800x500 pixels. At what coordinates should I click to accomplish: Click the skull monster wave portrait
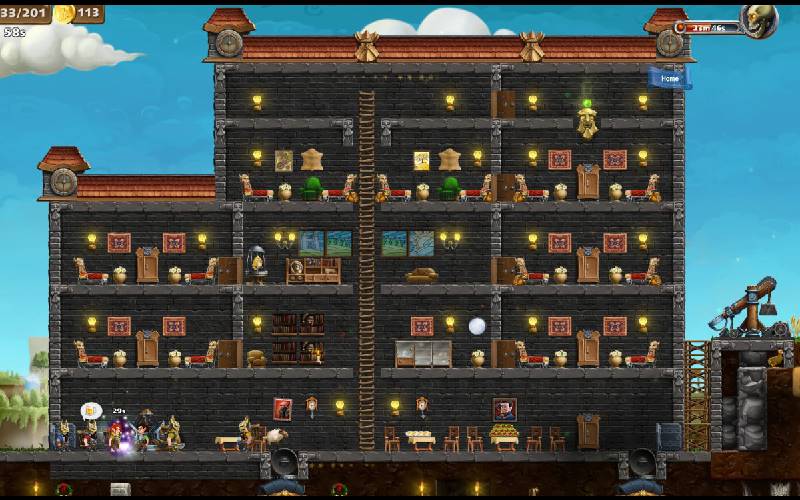coord(759,21)
